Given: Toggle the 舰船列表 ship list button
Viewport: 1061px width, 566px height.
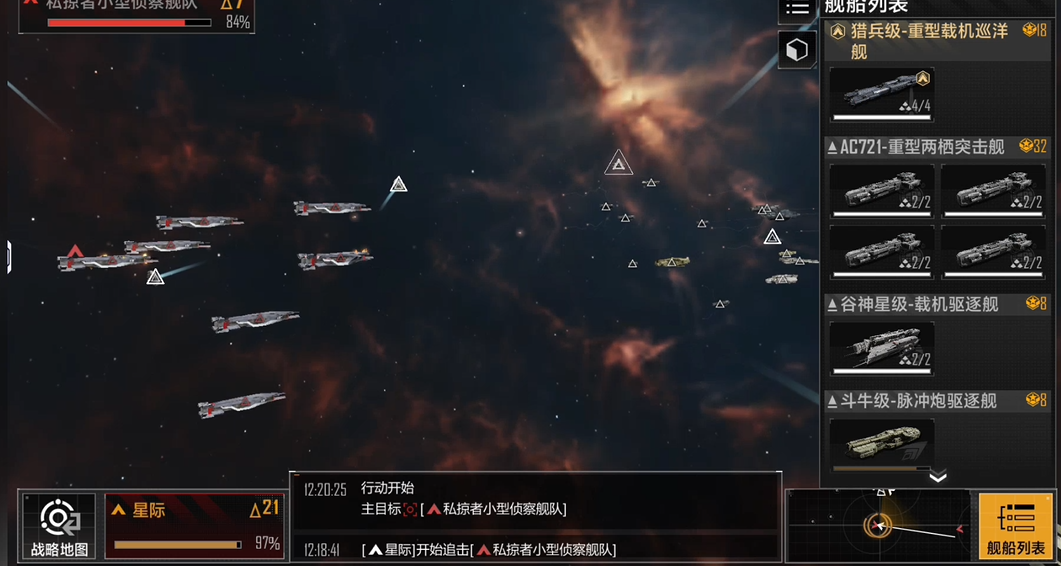Looking at the screenshot, I should (x=1015, y=526).
